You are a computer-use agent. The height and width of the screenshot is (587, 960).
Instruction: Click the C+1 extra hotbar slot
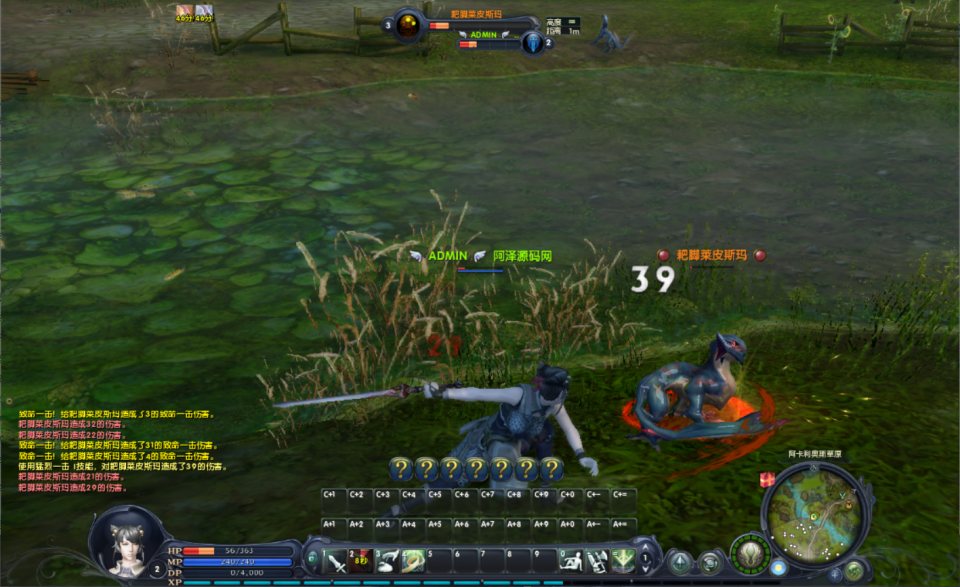coord(333,495)
